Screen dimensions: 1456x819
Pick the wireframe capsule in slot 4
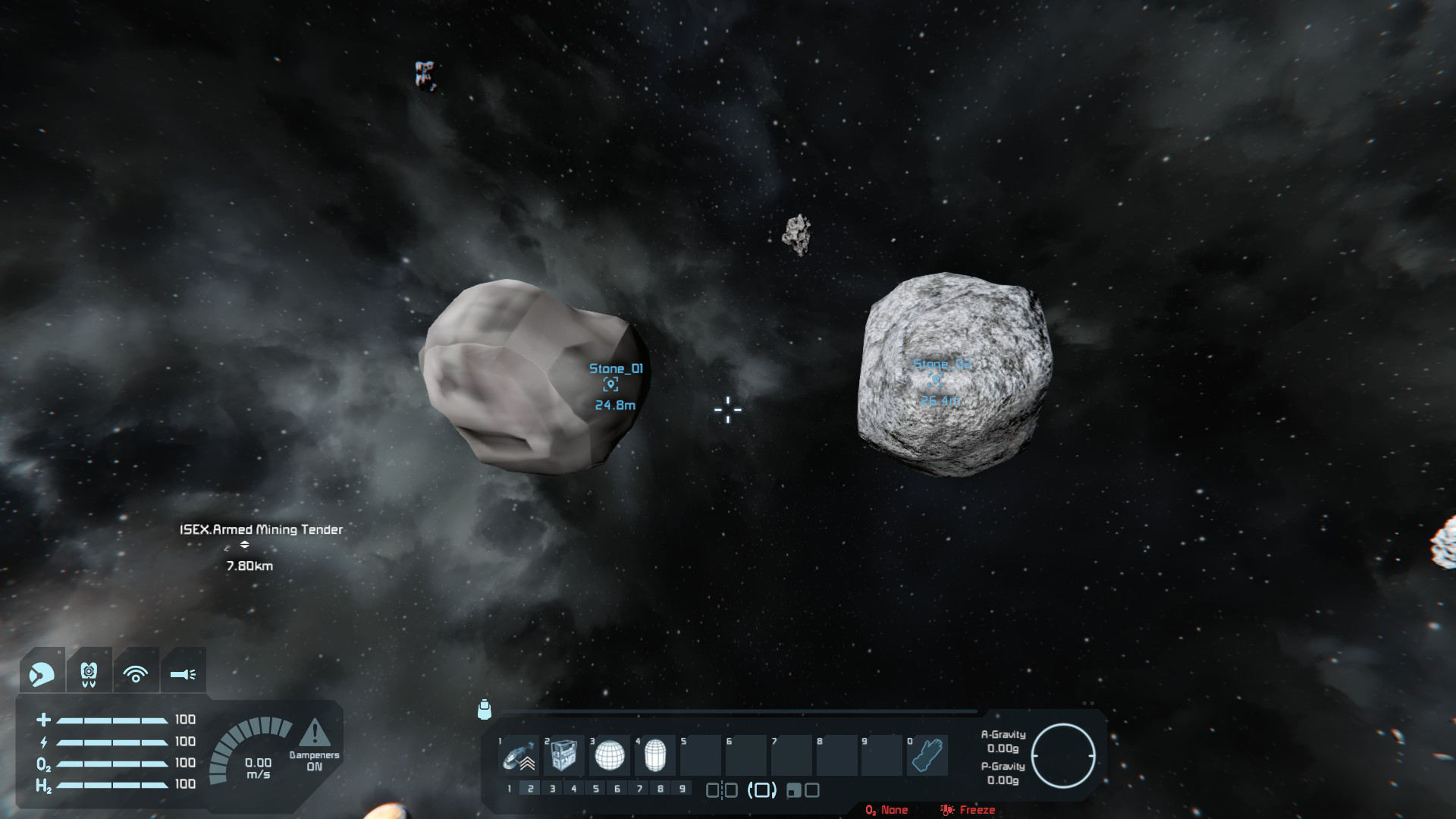(x=654, y=755)
